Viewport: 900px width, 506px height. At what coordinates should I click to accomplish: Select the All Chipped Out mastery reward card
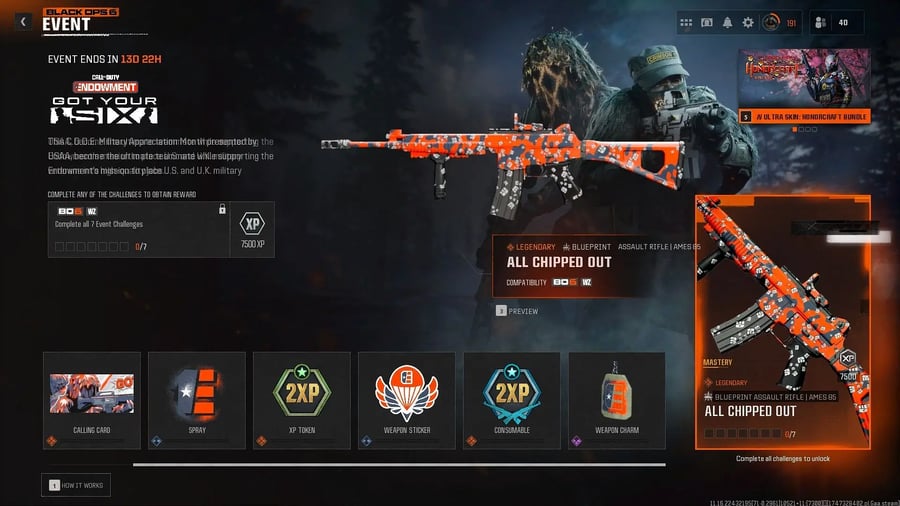click(x=782, y=322)
